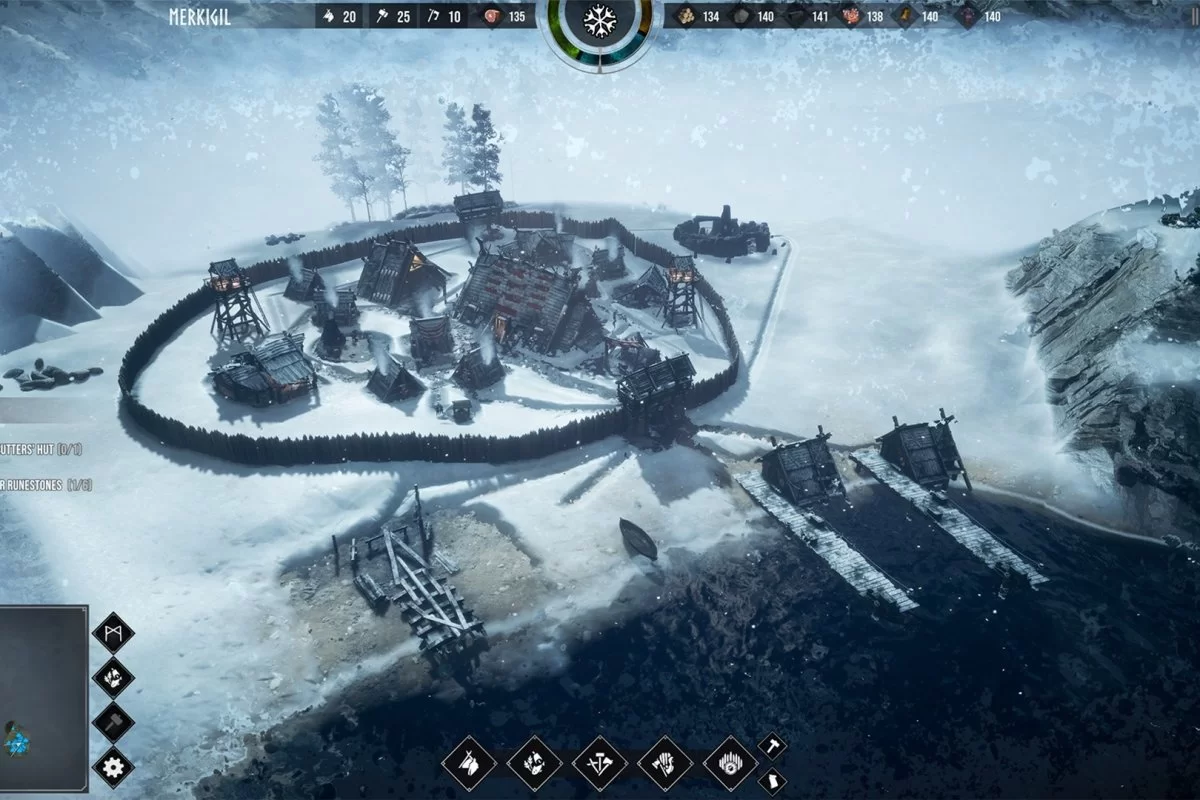Click the rune symbol diamond button
The height and width of the screenshot is (800, 1200).
point(113,632)
